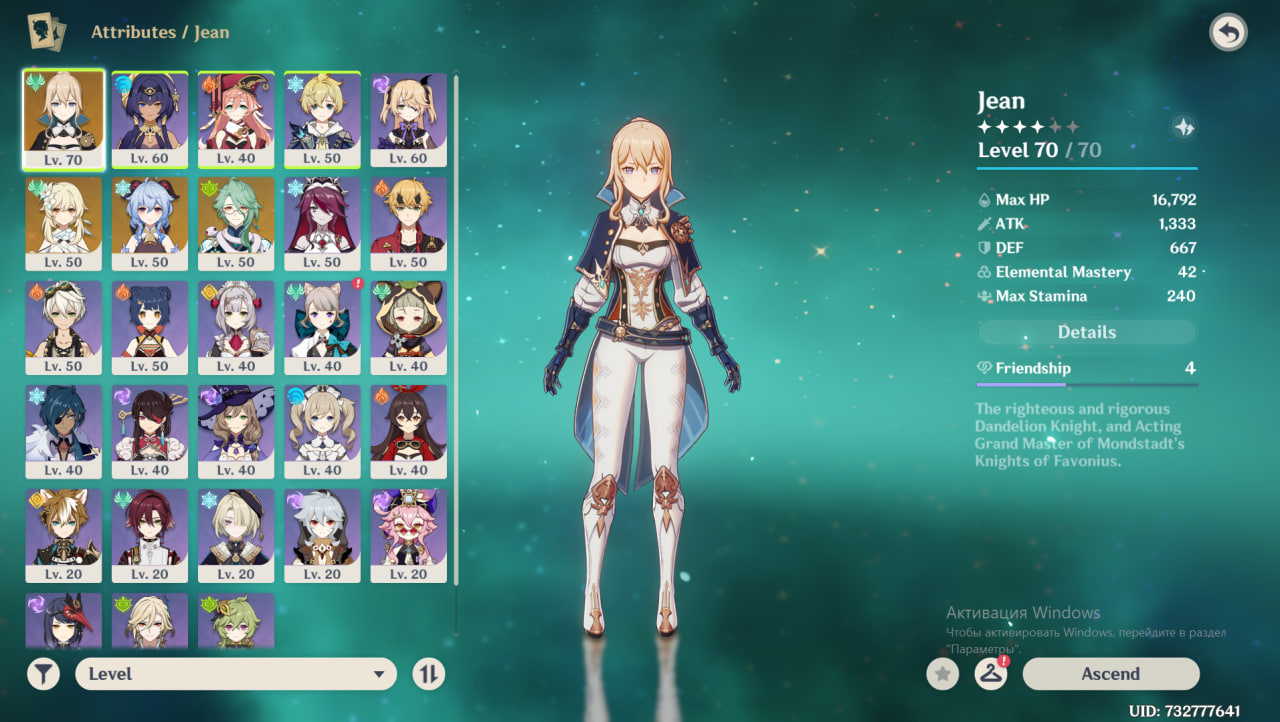Toggle the sort order arrows button

click(429, 674)
